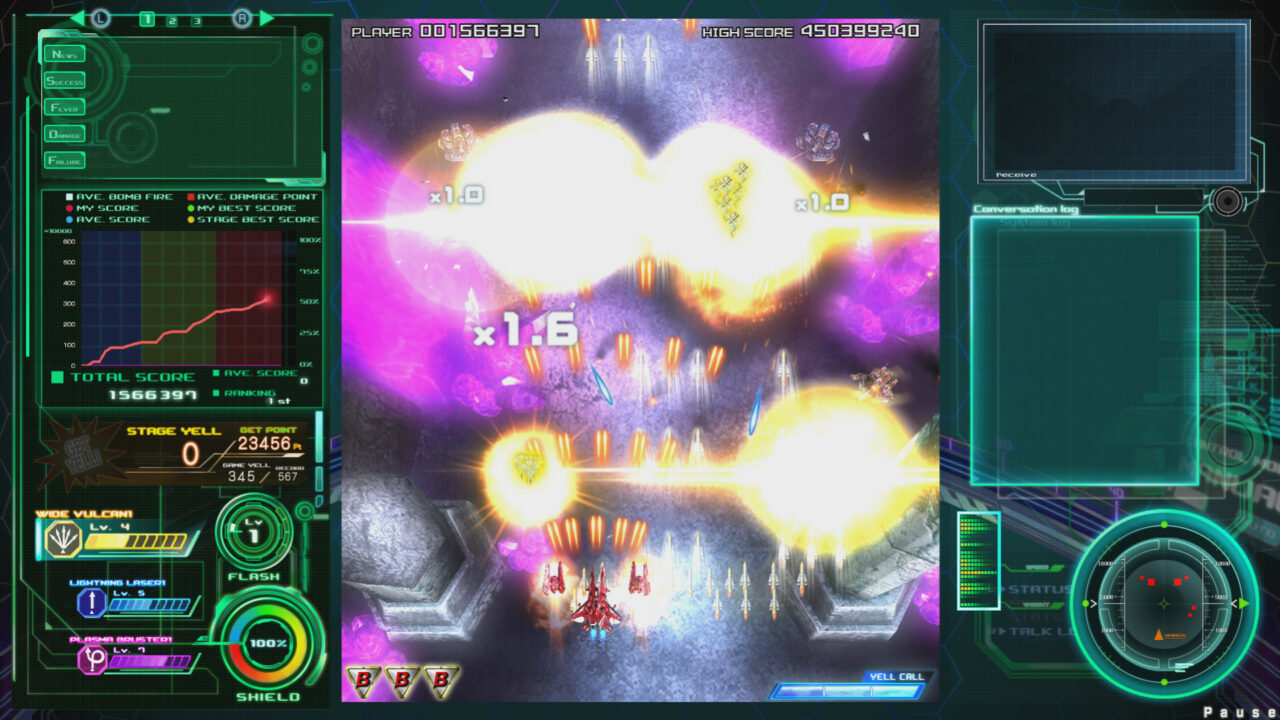
Task: Switch to stats page tab 3
Action: [197, 20]
